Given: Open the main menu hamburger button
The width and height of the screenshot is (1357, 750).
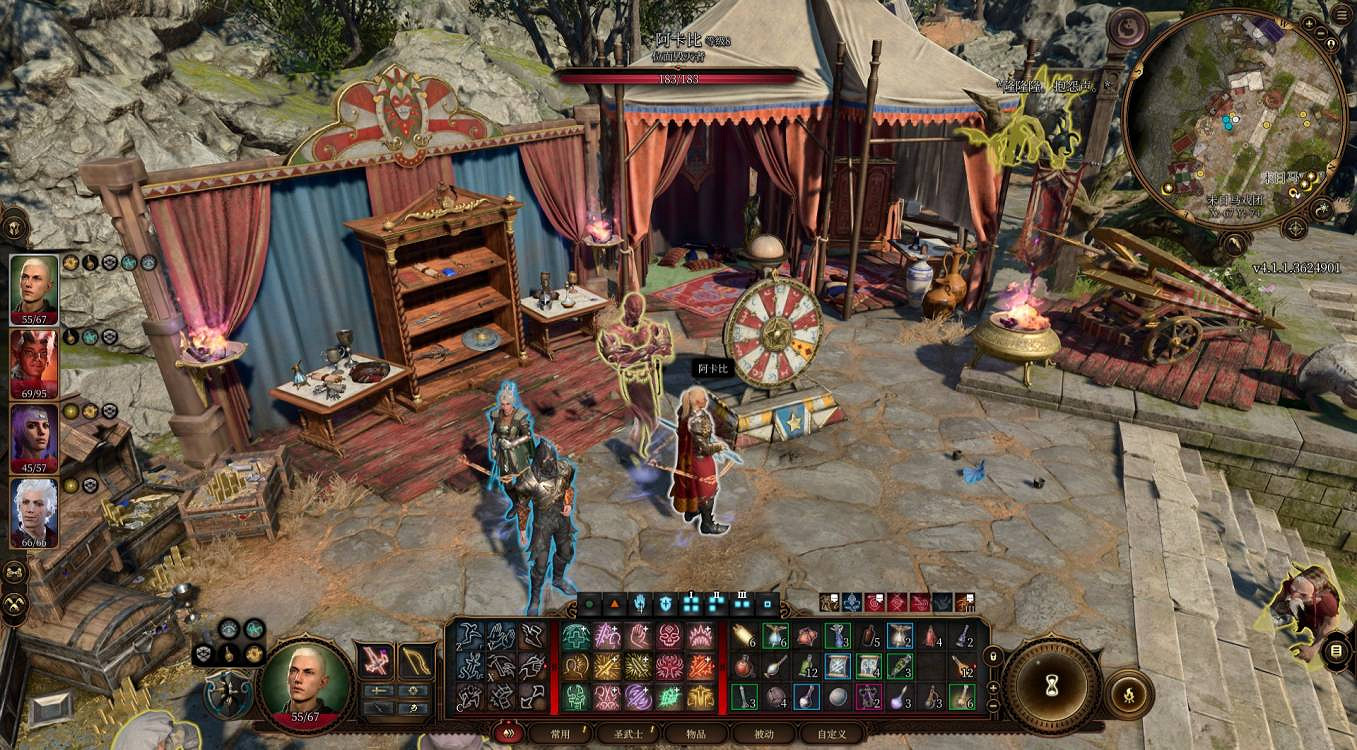Looking at the screenshot, I should [x=1340, y=12].
